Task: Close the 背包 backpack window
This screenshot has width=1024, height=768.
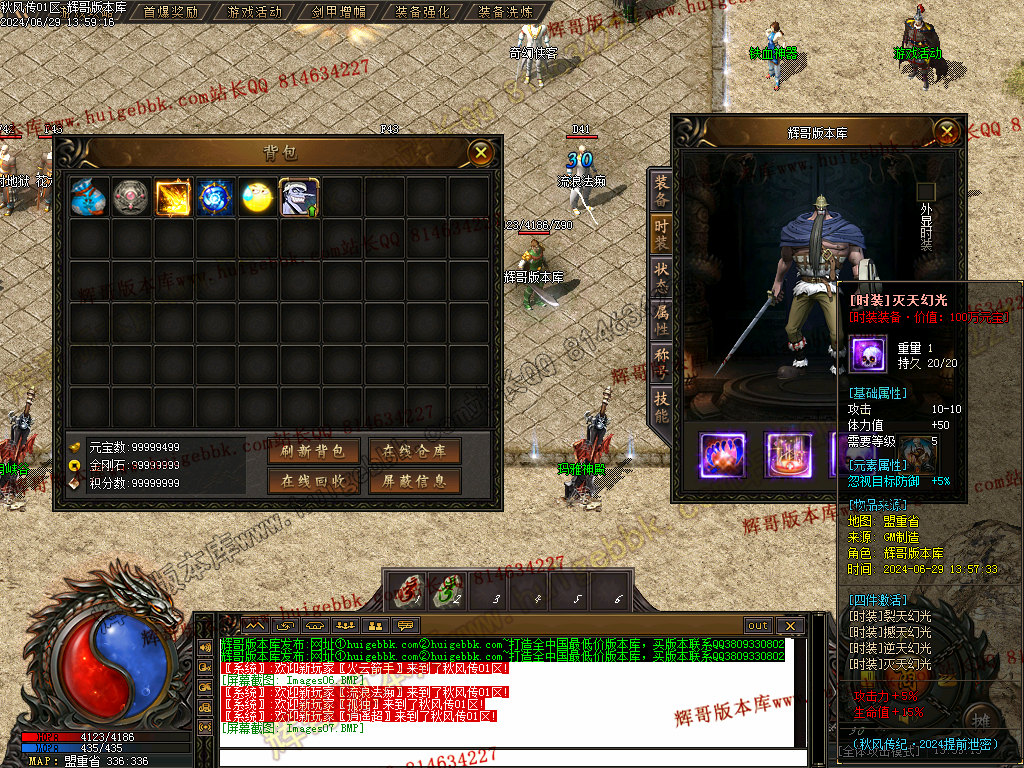Action: point(481,152)
